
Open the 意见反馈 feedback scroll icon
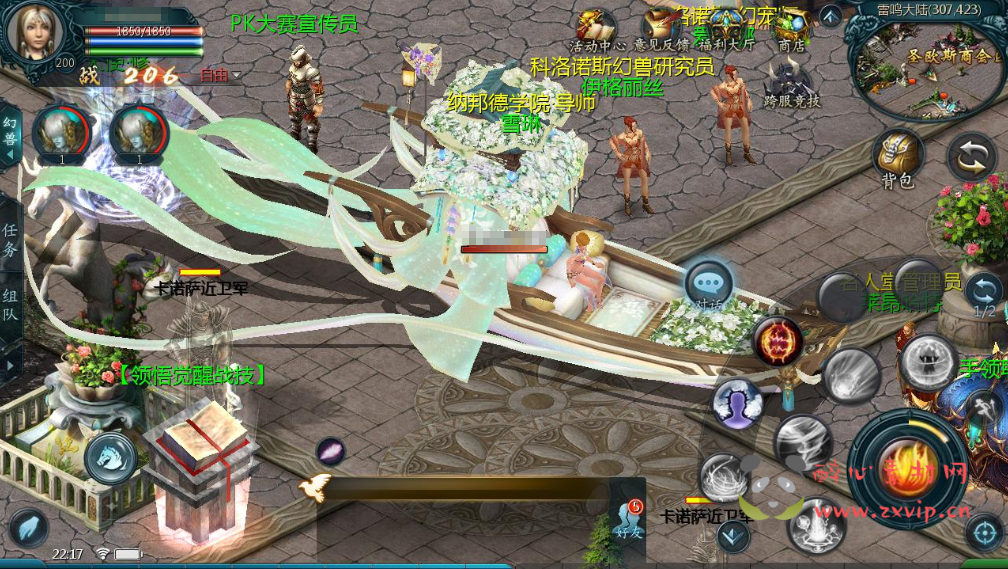(x=662, y=27)
